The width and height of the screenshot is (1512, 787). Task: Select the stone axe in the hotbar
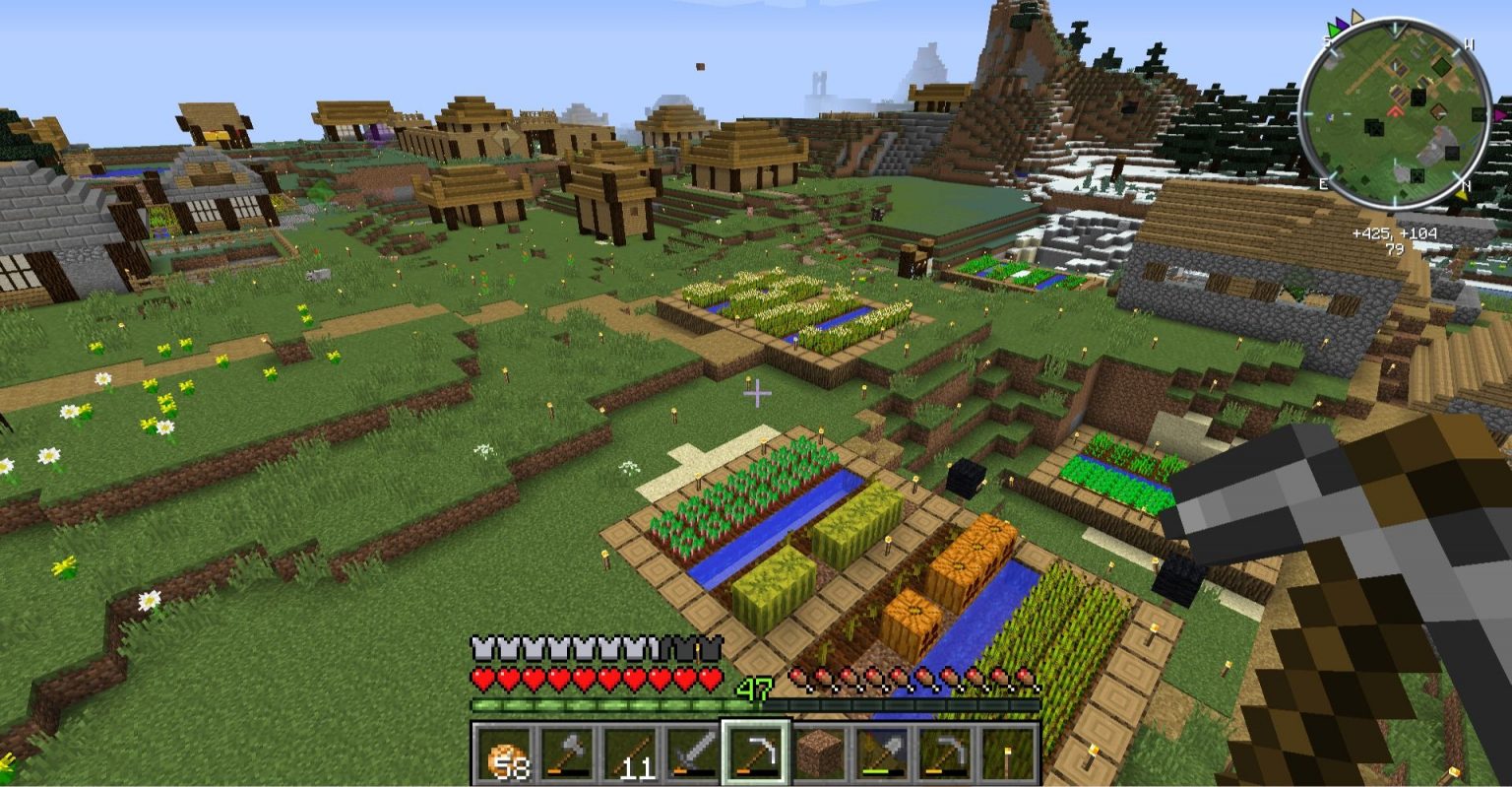pos(565,754)
